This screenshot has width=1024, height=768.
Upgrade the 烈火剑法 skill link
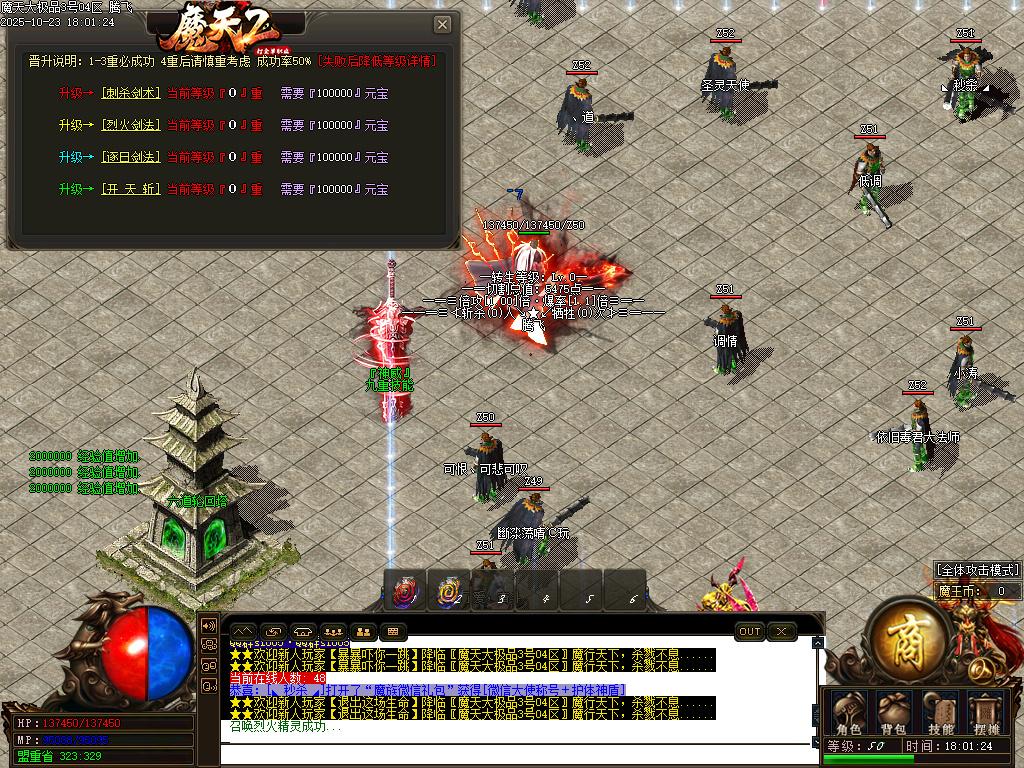click(x=130, y=125)
